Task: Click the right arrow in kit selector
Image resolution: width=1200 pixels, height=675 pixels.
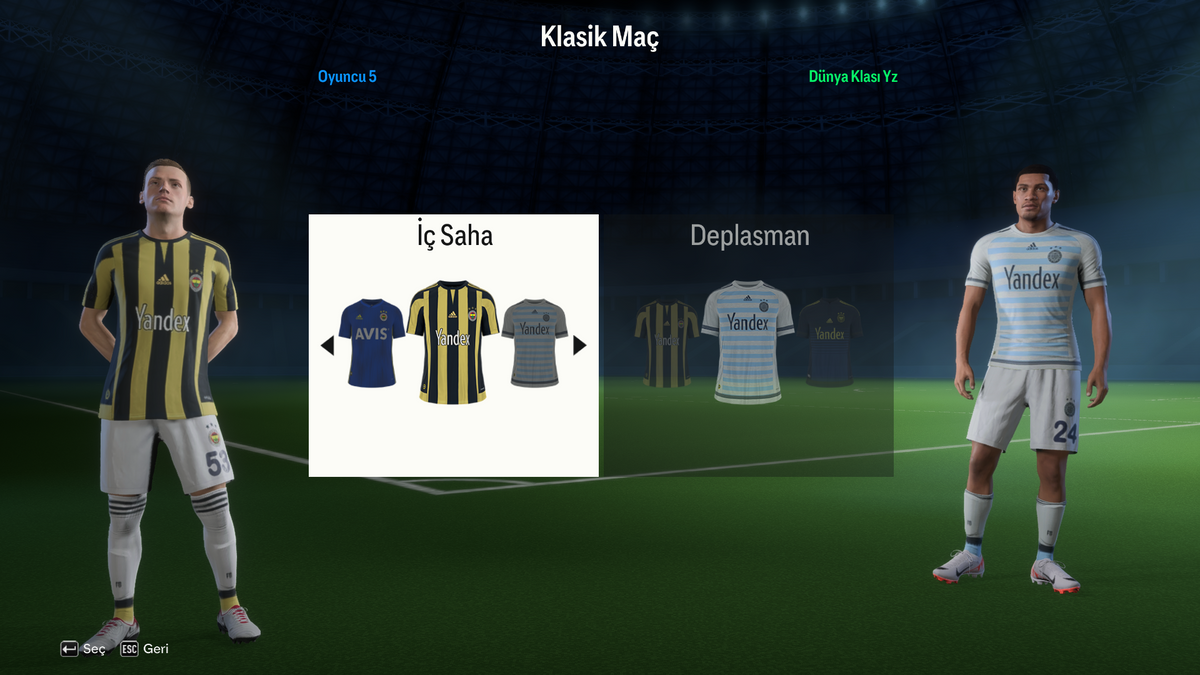Action: coord(580,346)
